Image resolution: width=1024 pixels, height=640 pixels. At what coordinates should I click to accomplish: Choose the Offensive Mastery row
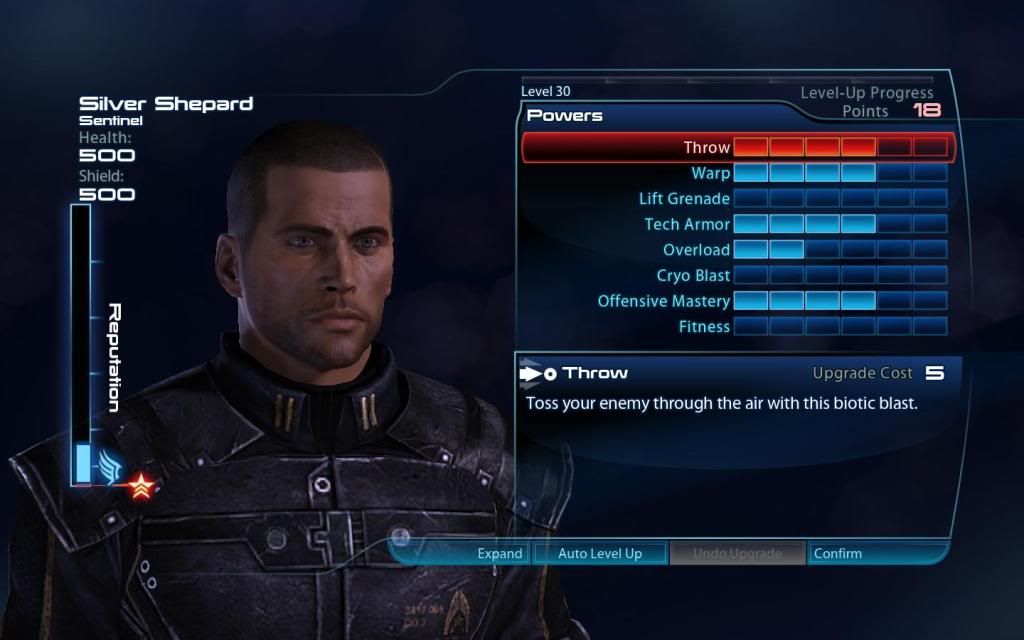664,301
